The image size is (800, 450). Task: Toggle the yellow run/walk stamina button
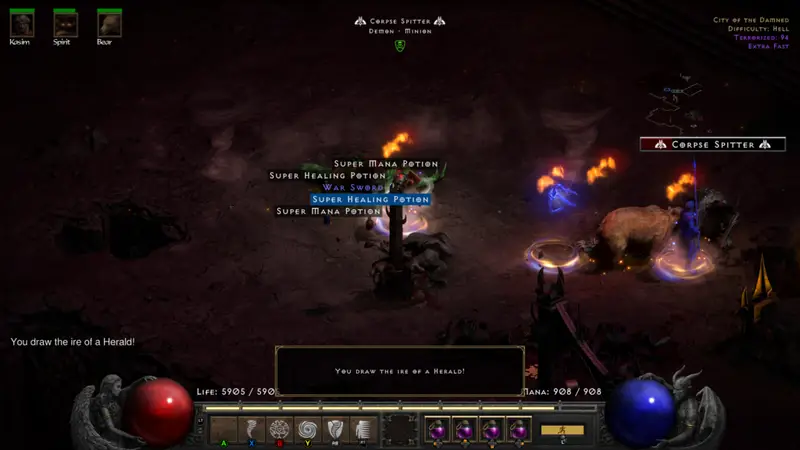pyautogui.click(x=562, y=429)
